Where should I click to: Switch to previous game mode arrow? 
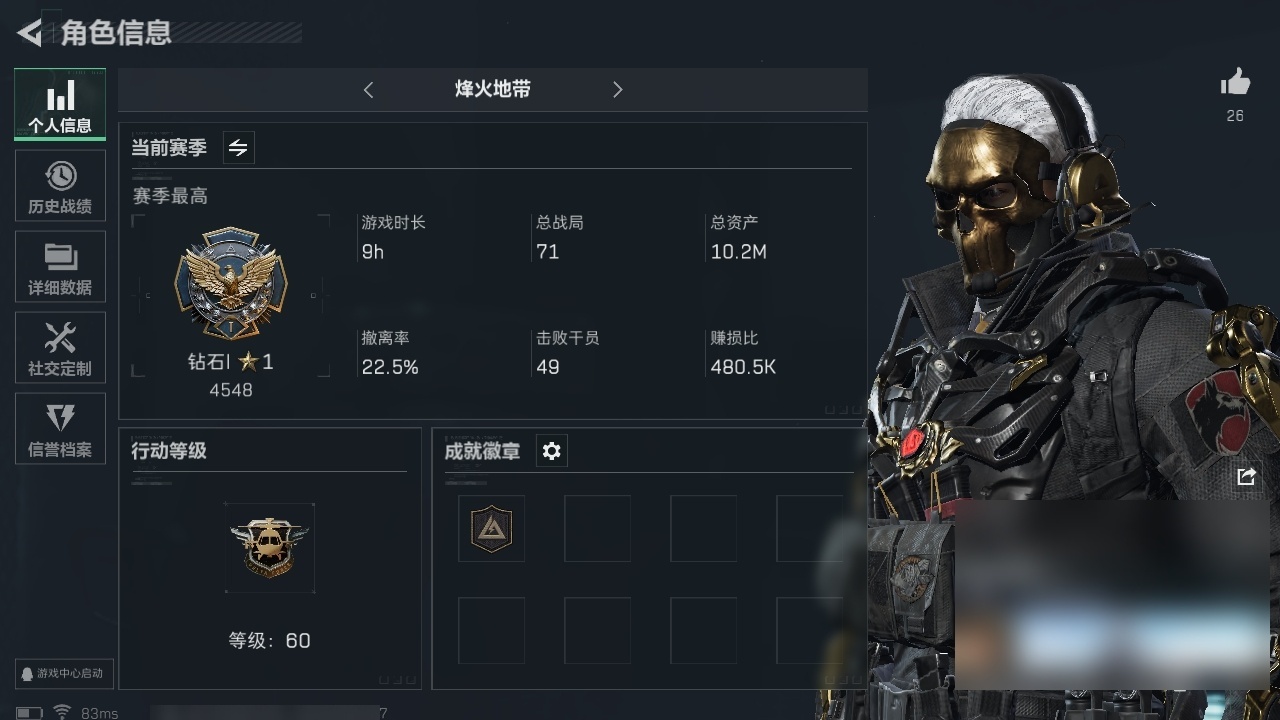point(368,90)
